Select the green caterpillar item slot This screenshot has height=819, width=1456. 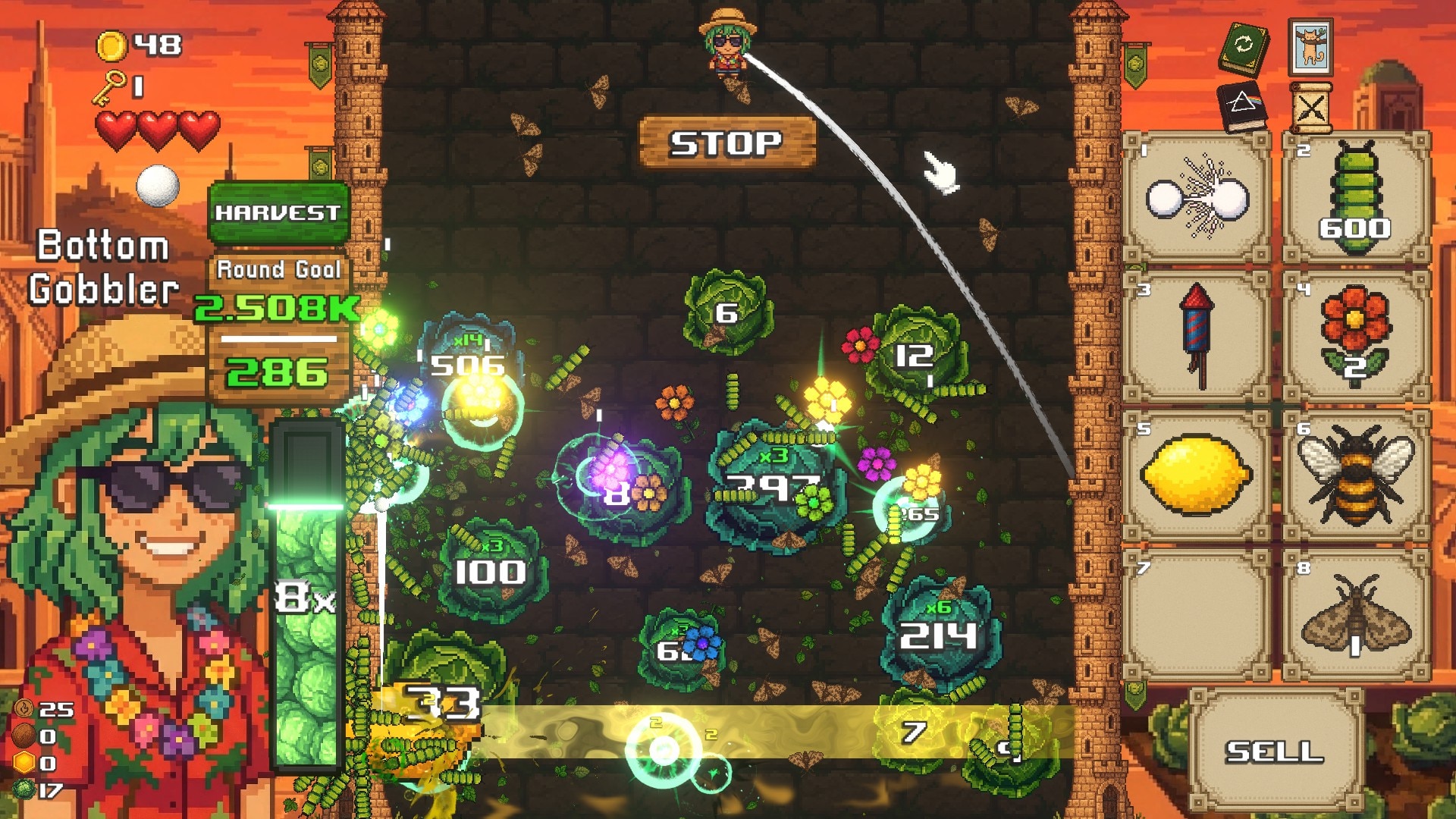(1356, 199)
